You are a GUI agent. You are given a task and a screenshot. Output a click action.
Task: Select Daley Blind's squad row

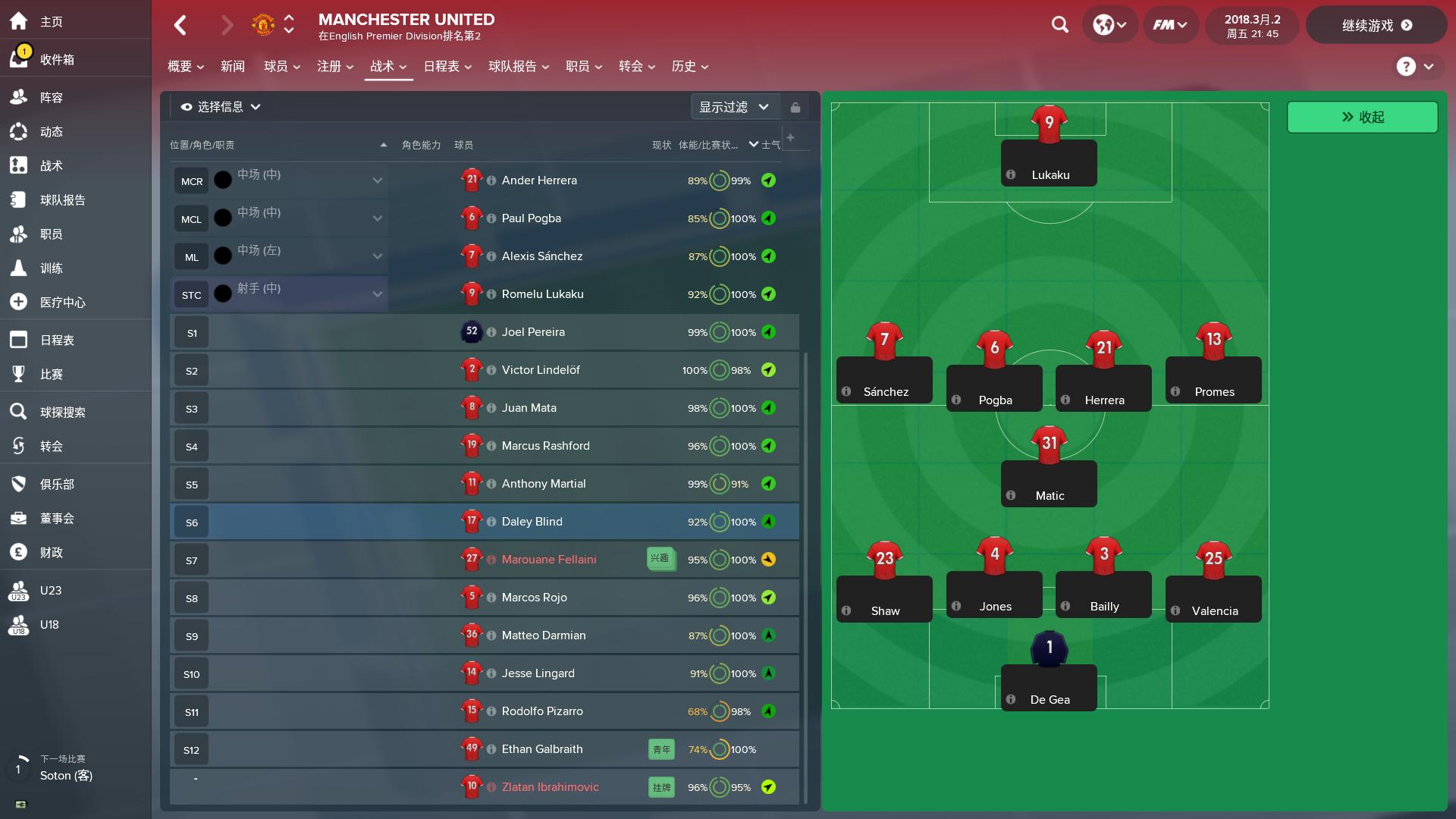pyautogui.click(x=531, y=521)
